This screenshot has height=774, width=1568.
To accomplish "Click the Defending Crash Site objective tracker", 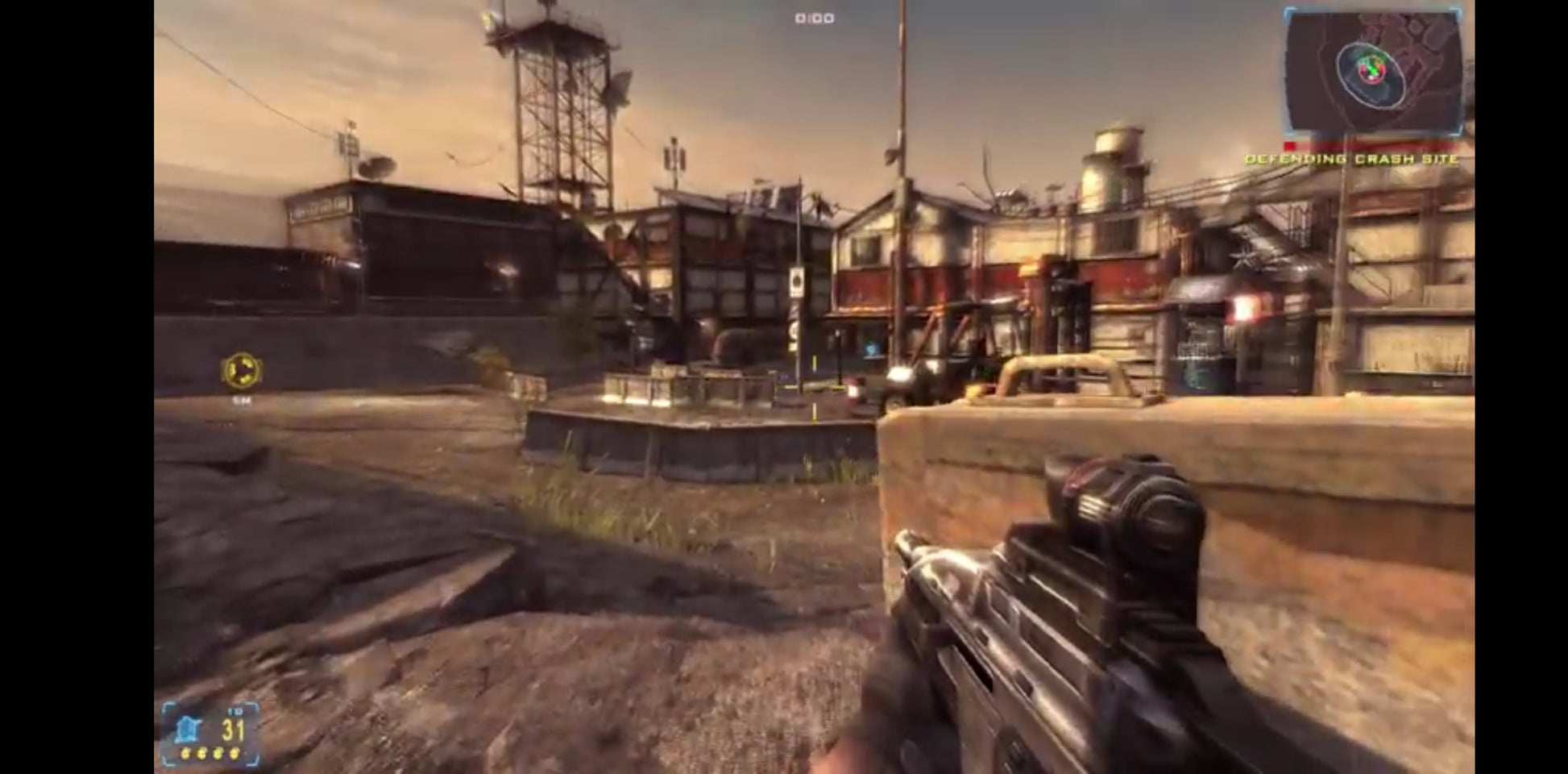I will 1352,159.
